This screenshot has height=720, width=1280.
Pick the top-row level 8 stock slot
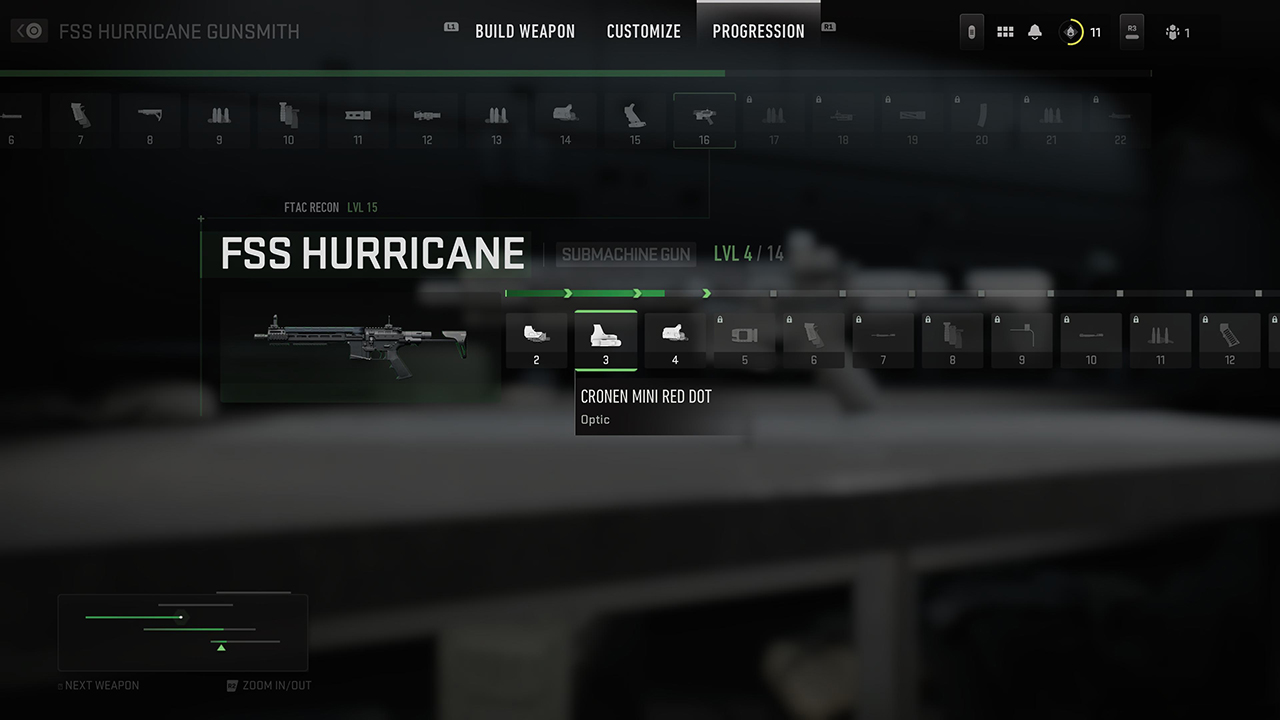click(150, 121)
